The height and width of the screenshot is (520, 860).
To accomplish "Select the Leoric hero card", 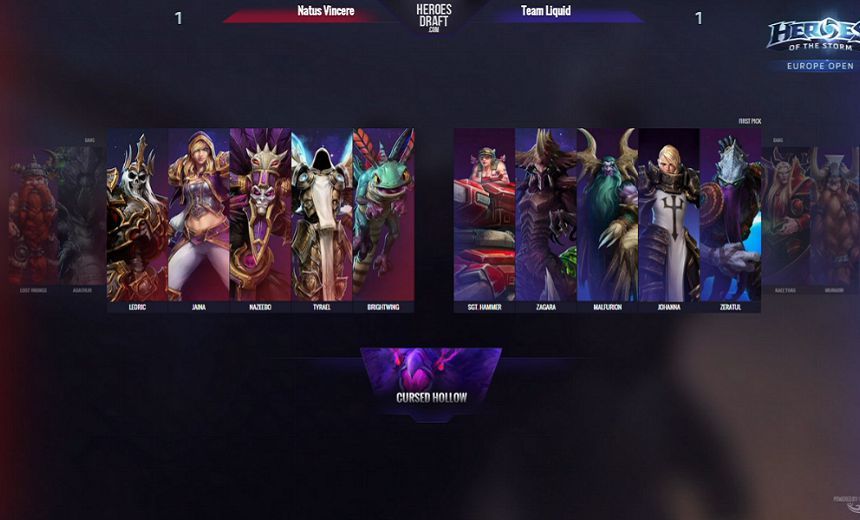I will [x=137, y=213].
